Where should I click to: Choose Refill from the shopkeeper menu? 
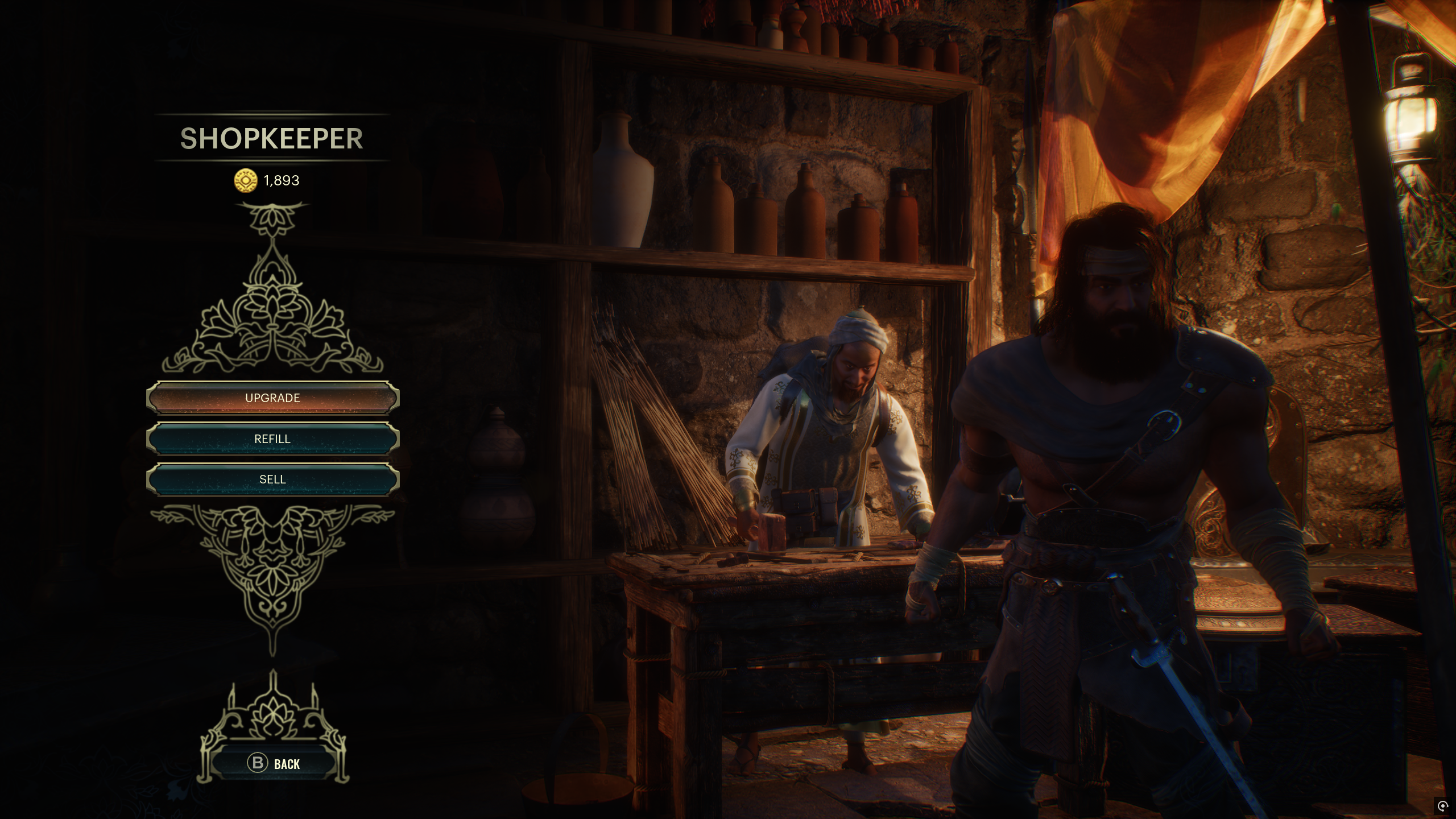pyautogui.click(x=272, y=439)
